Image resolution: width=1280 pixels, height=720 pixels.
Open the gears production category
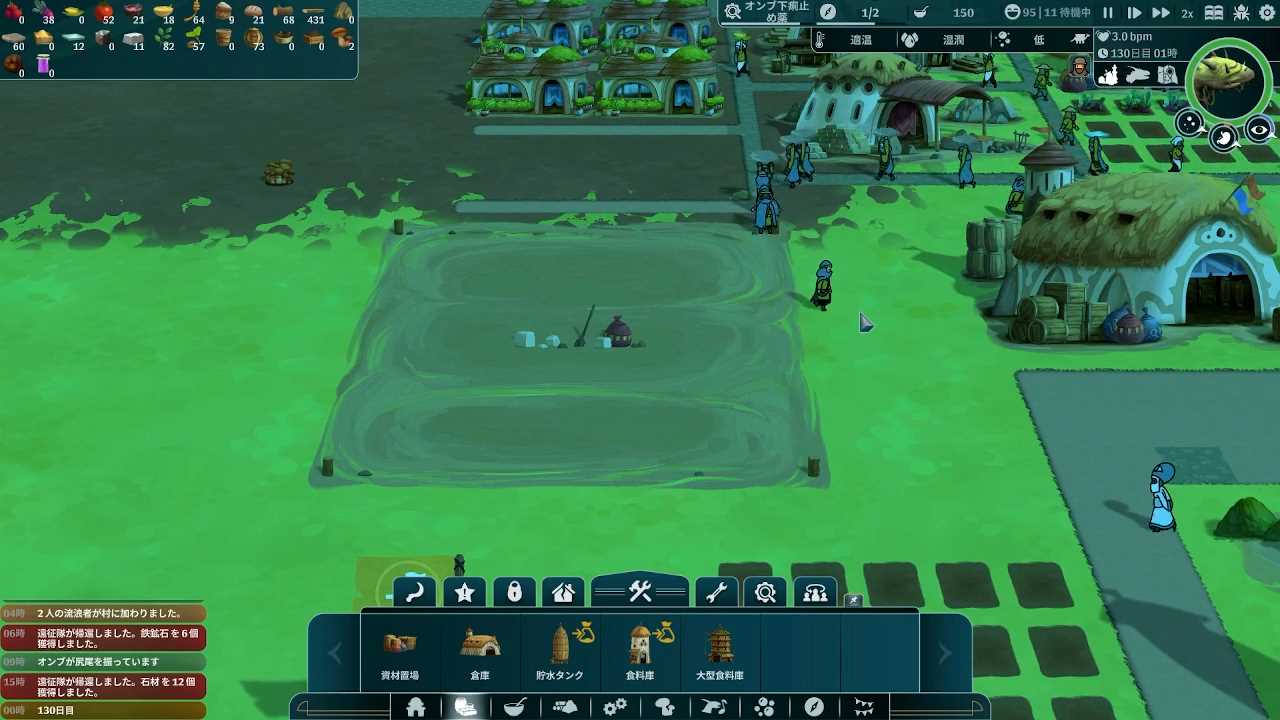point(615,708)
